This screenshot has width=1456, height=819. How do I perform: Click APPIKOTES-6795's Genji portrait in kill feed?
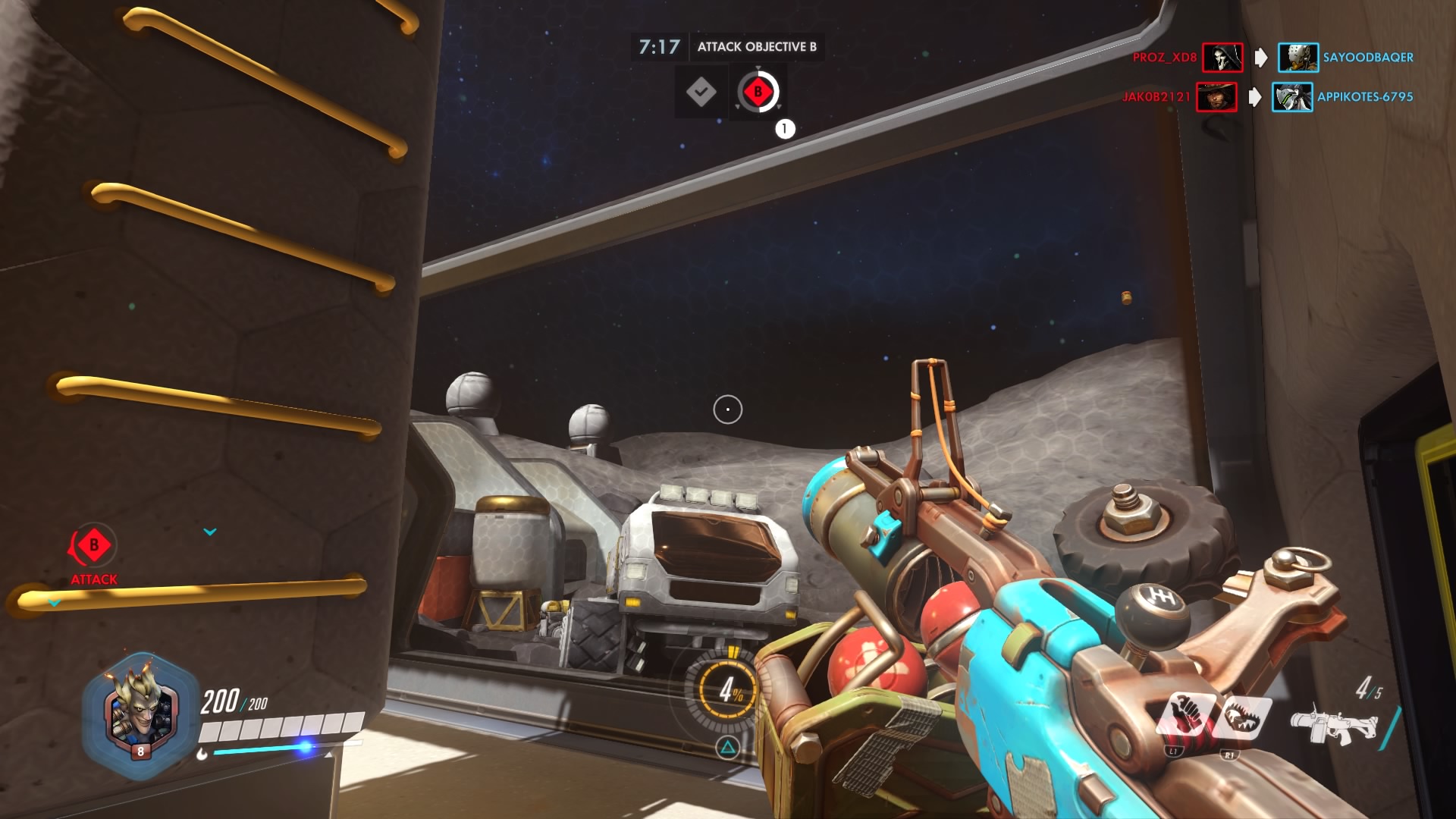point(1291,97)
